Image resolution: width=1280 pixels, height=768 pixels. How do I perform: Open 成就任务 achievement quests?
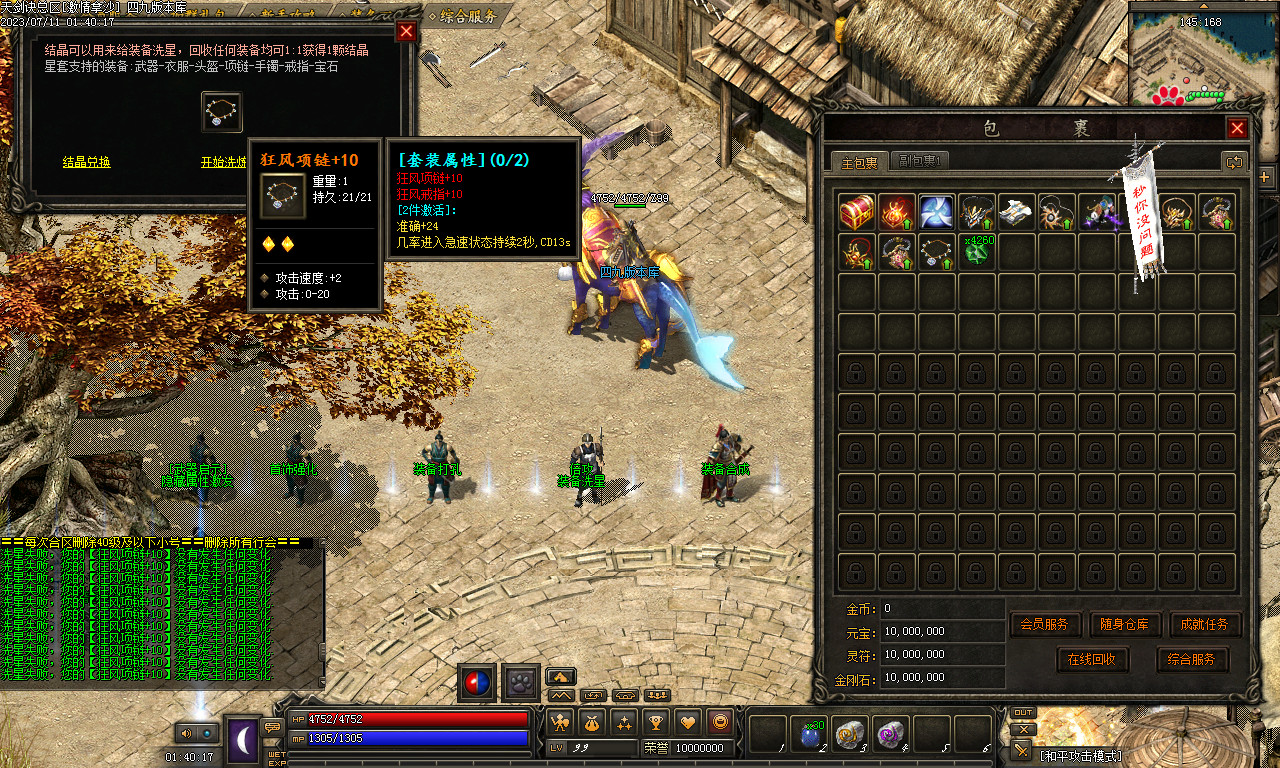[x=1205, y=625]
